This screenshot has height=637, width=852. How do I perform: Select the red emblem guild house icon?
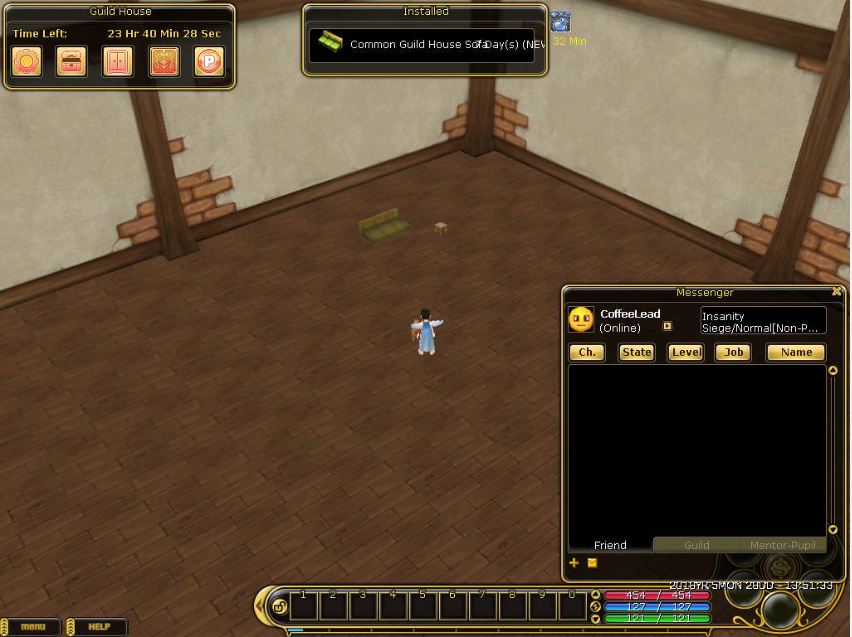pyautogui.click(x=163, y=62)
